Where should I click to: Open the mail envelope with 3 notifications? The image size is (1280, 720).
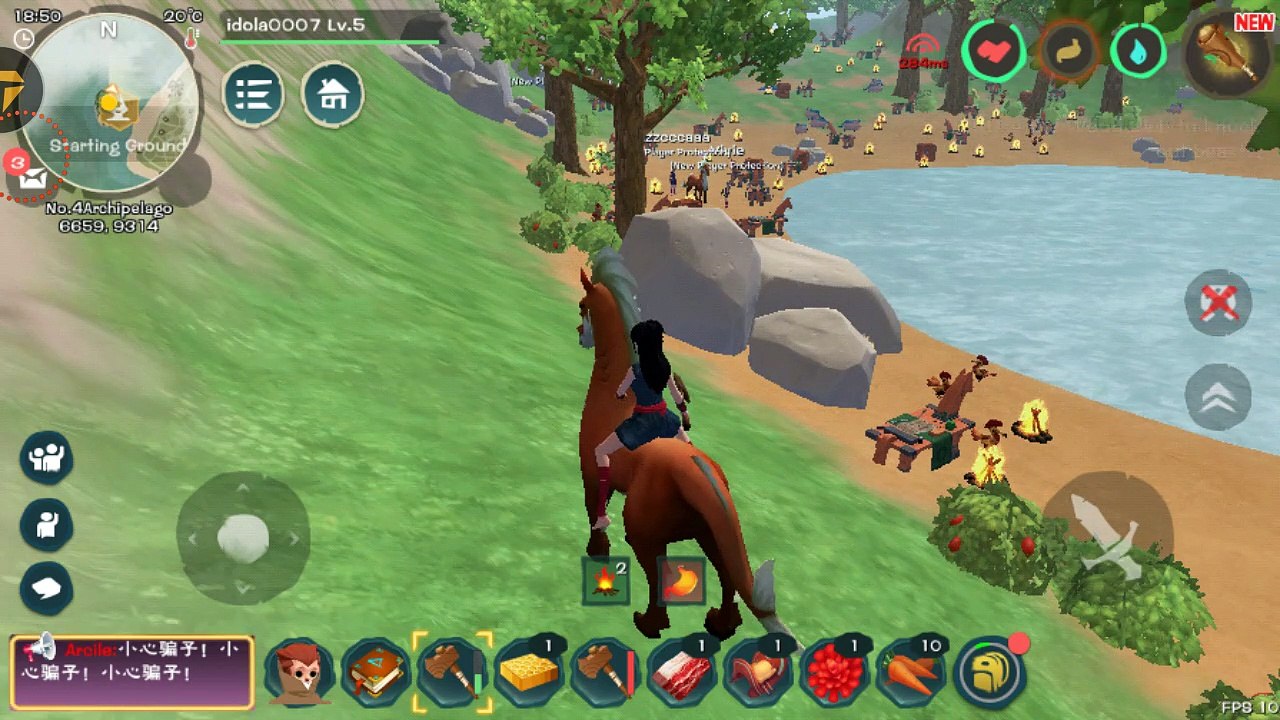[30, 177]
